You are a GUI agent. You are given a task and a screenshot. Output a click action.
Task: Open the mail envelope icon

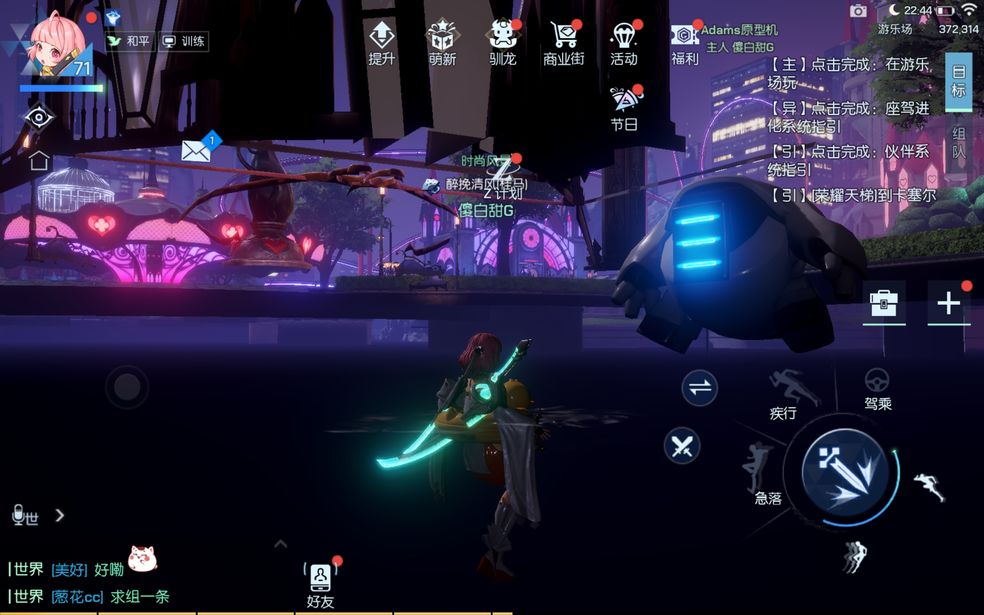pos(196,151)
